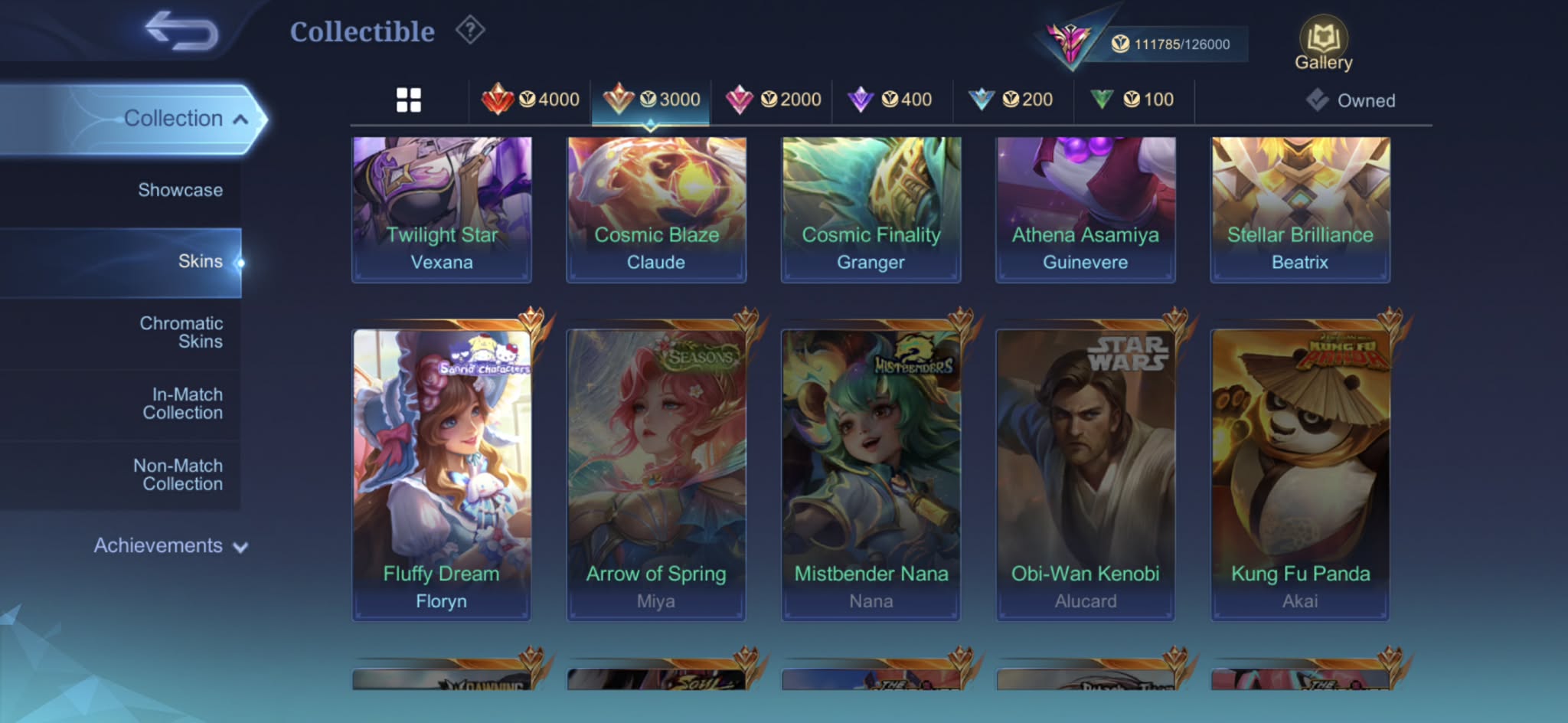Select In-Match Collection from the sidebar
The width and height of the screenshot is (1568, 723).
click(x=183, y=404)
